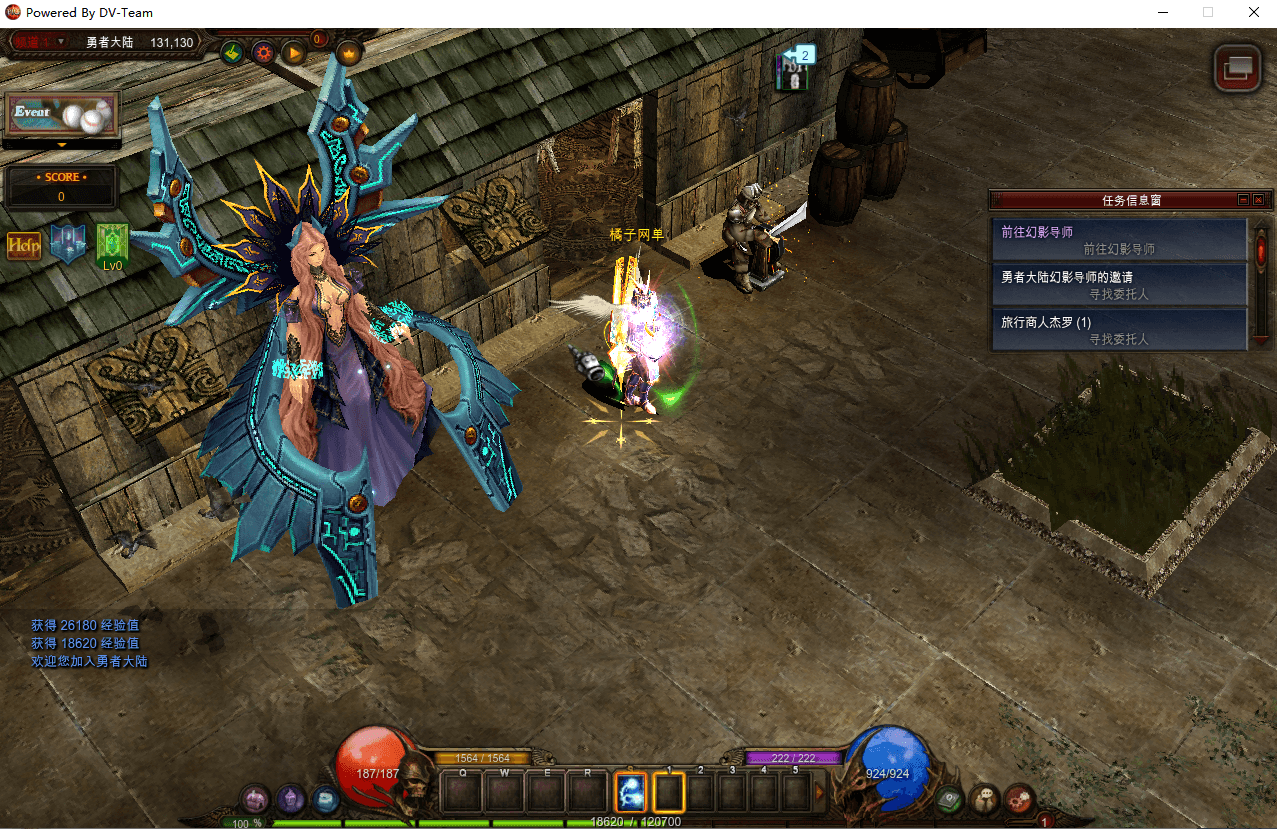Image resolution: width=1277 pixels, height=829 pixels.
Task: Minimize the game window
Action: tap(1163, 13)
